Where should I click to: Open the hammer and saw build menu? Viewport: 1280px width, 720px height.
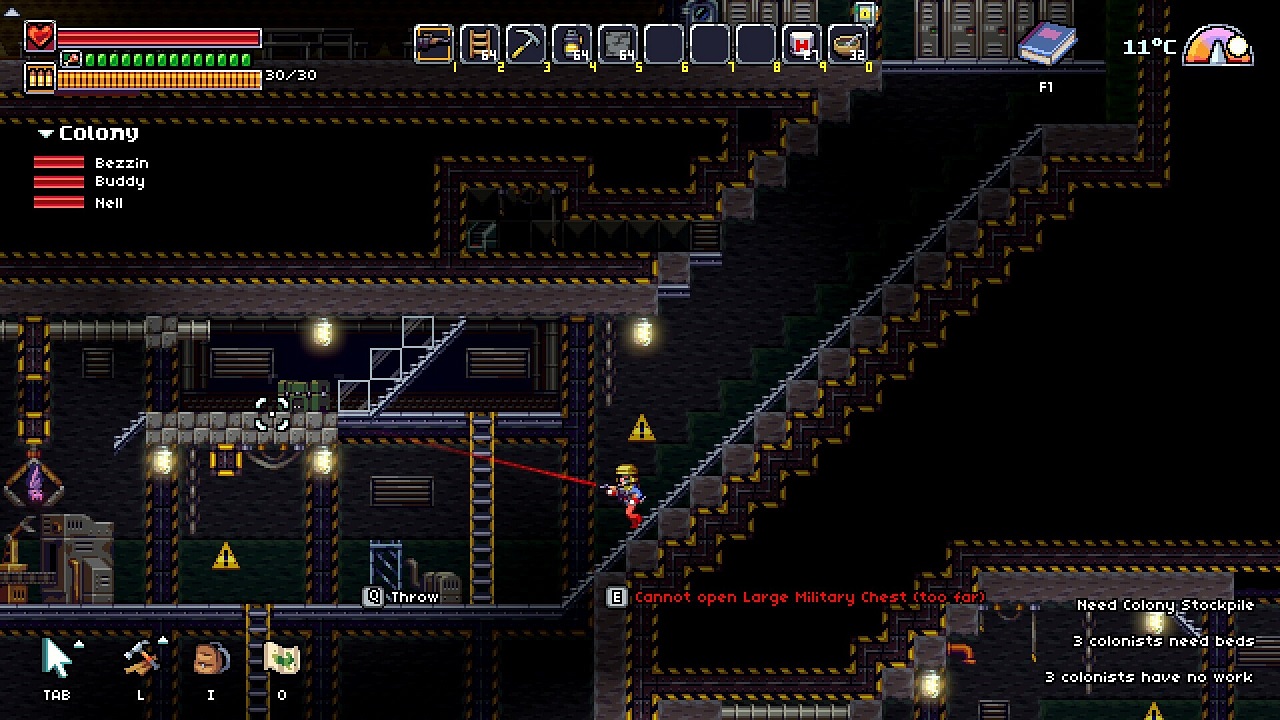141,659
